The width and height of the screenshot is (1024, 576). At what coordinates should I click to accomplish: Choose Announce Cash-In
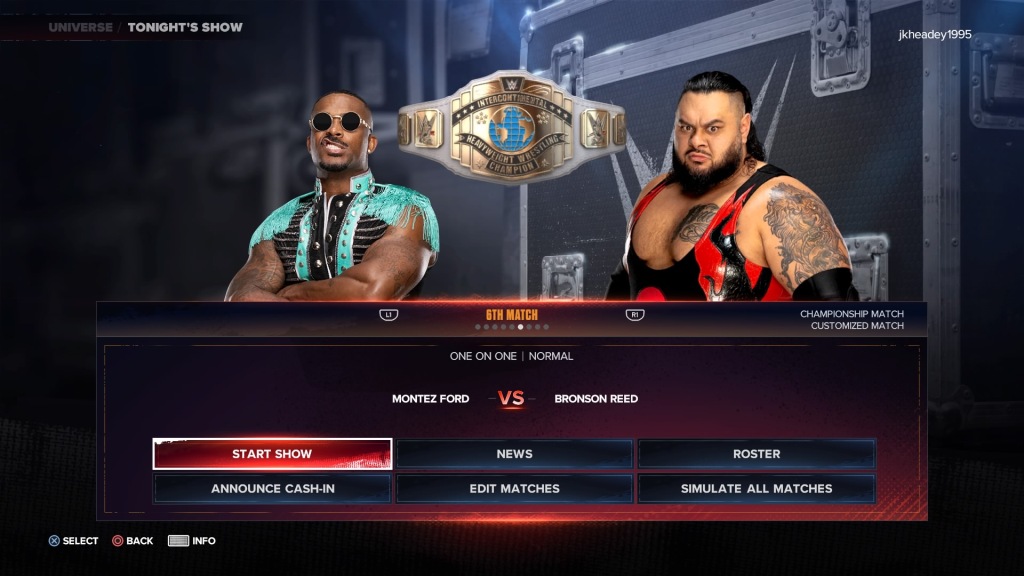tap(272, 489)
